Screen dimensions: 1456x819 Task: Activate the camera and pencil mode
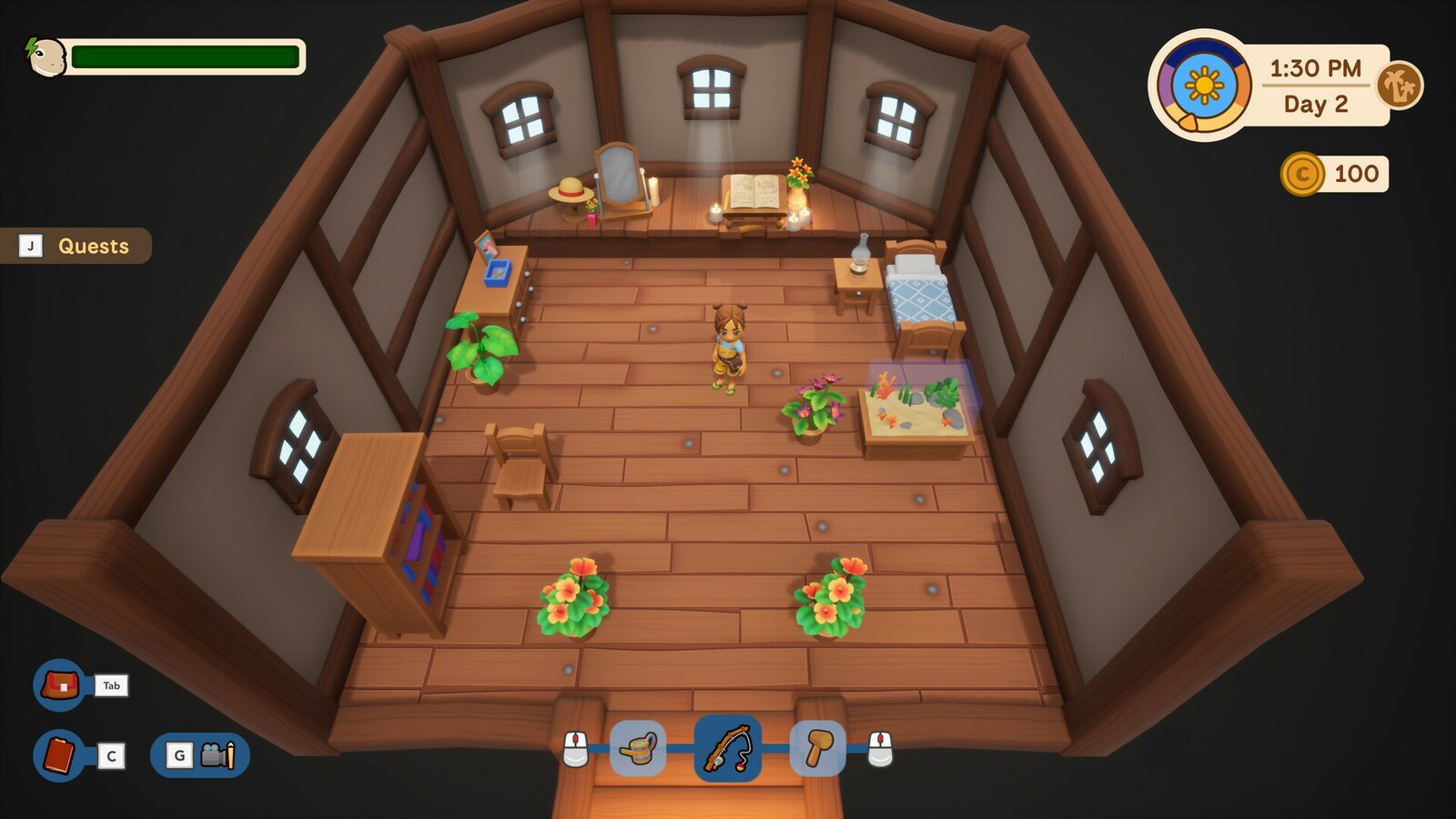point(200,755)
